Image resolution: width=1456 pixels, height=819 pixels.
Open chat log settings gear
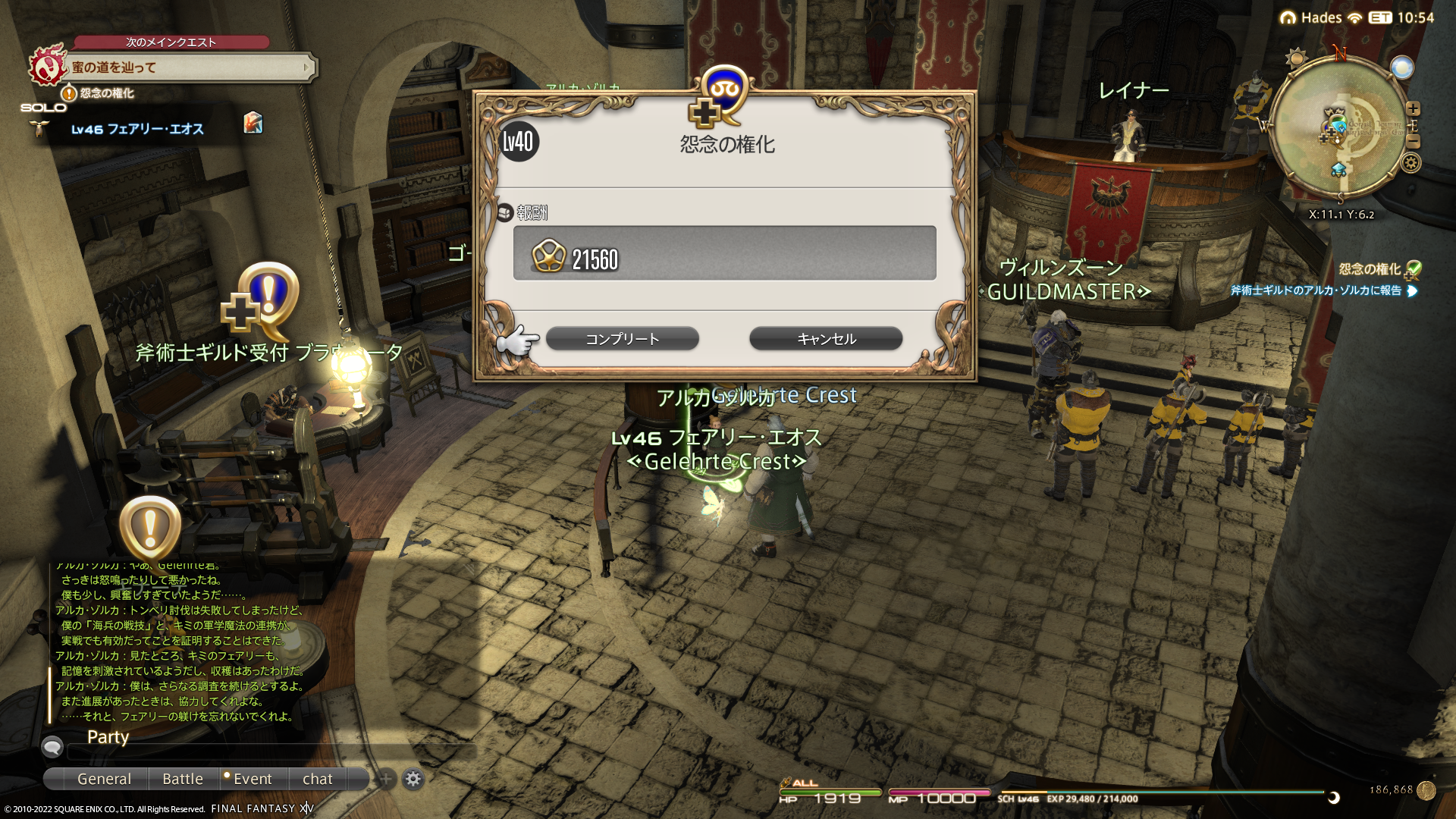tap(413, 779)
